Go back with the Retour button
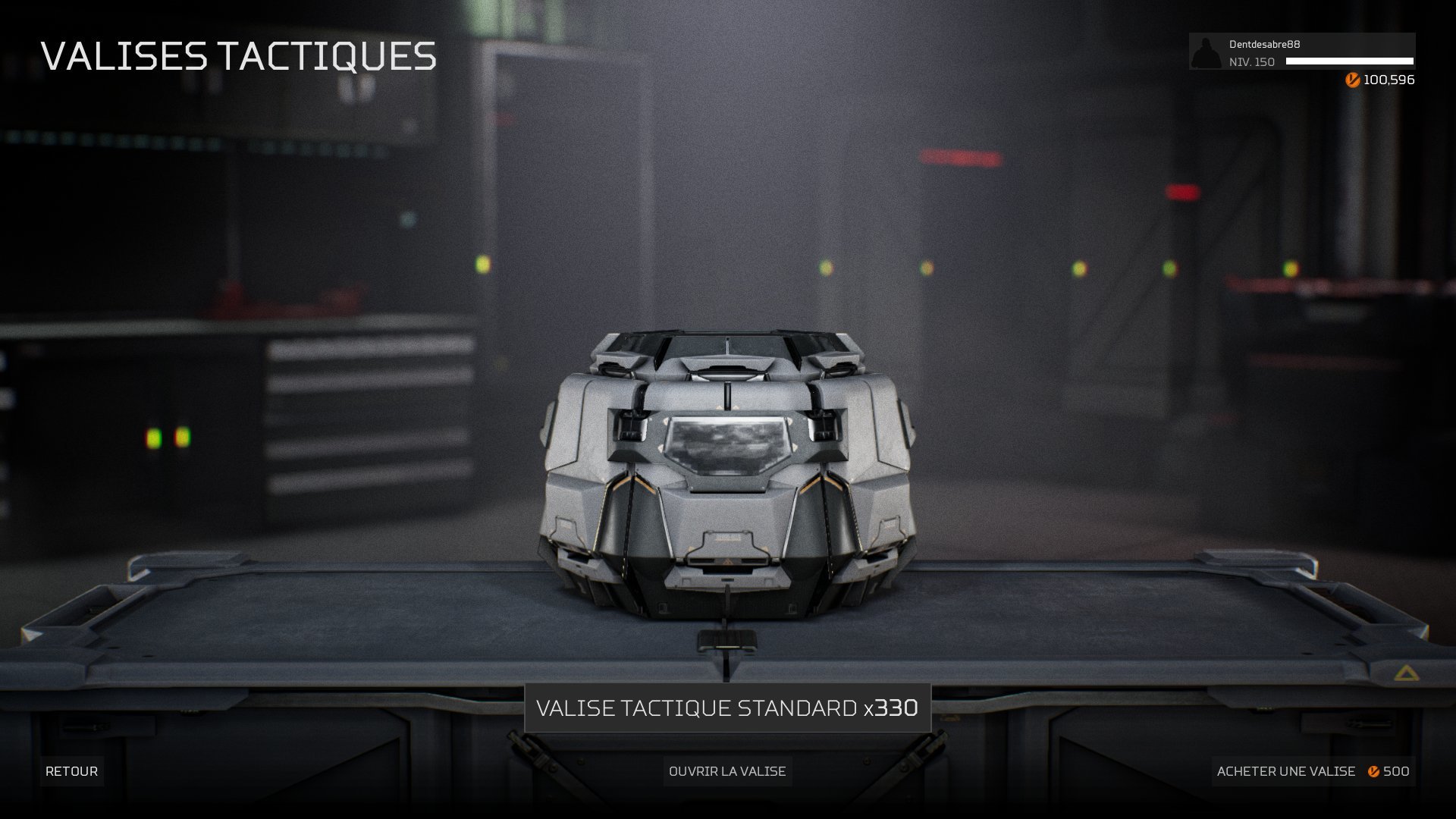 (71, 771)
